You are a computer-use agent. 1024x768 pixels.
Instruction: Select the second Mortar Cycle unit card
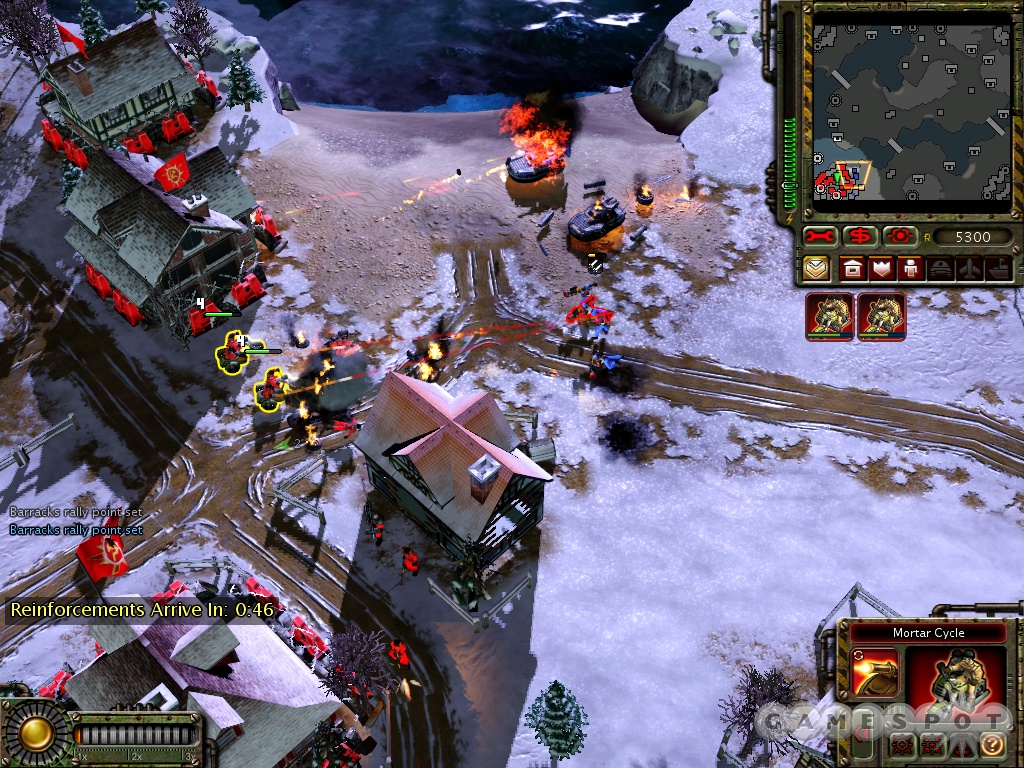(881, 316)
